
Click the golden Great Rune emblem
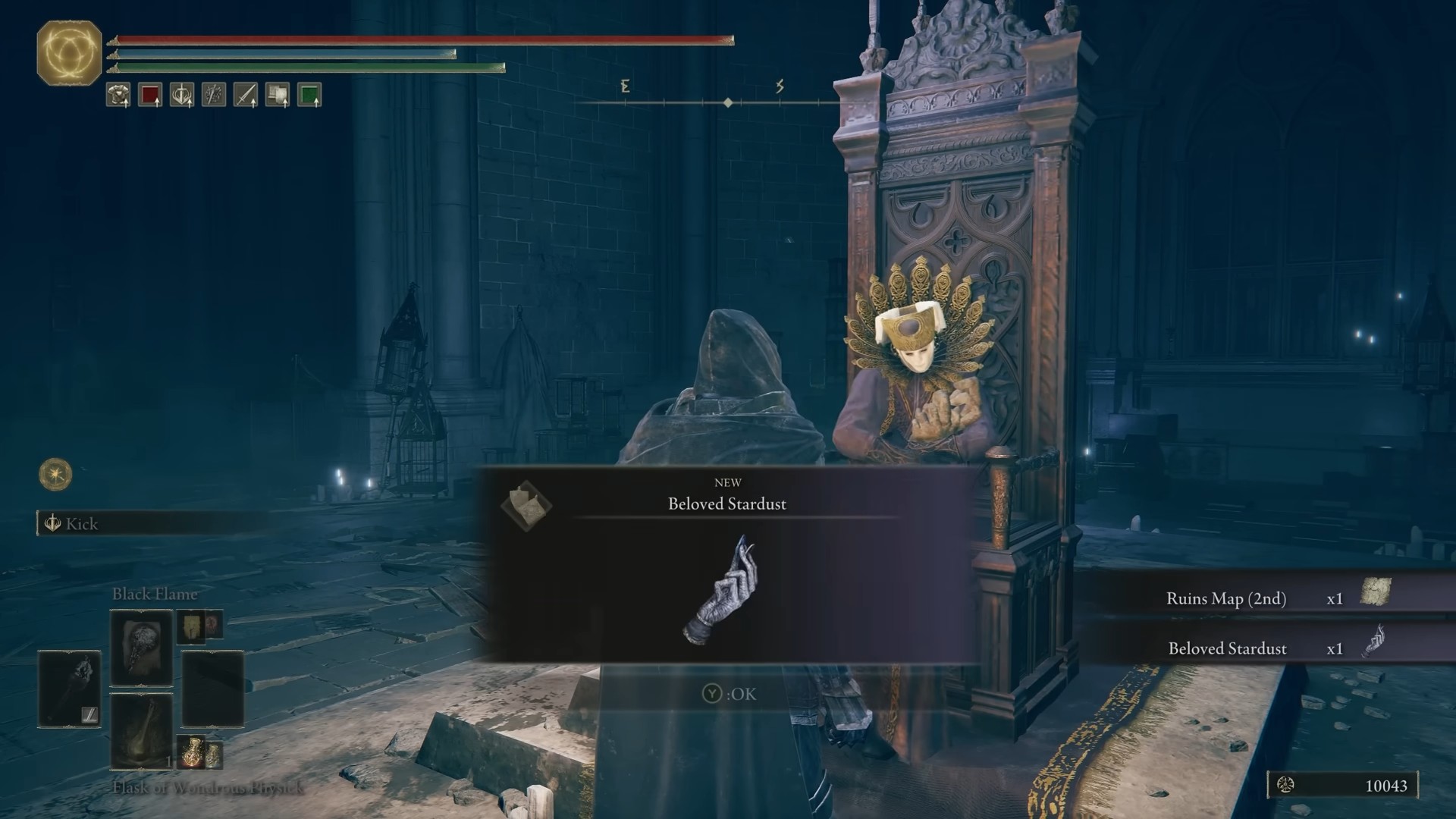click(69, 52)
